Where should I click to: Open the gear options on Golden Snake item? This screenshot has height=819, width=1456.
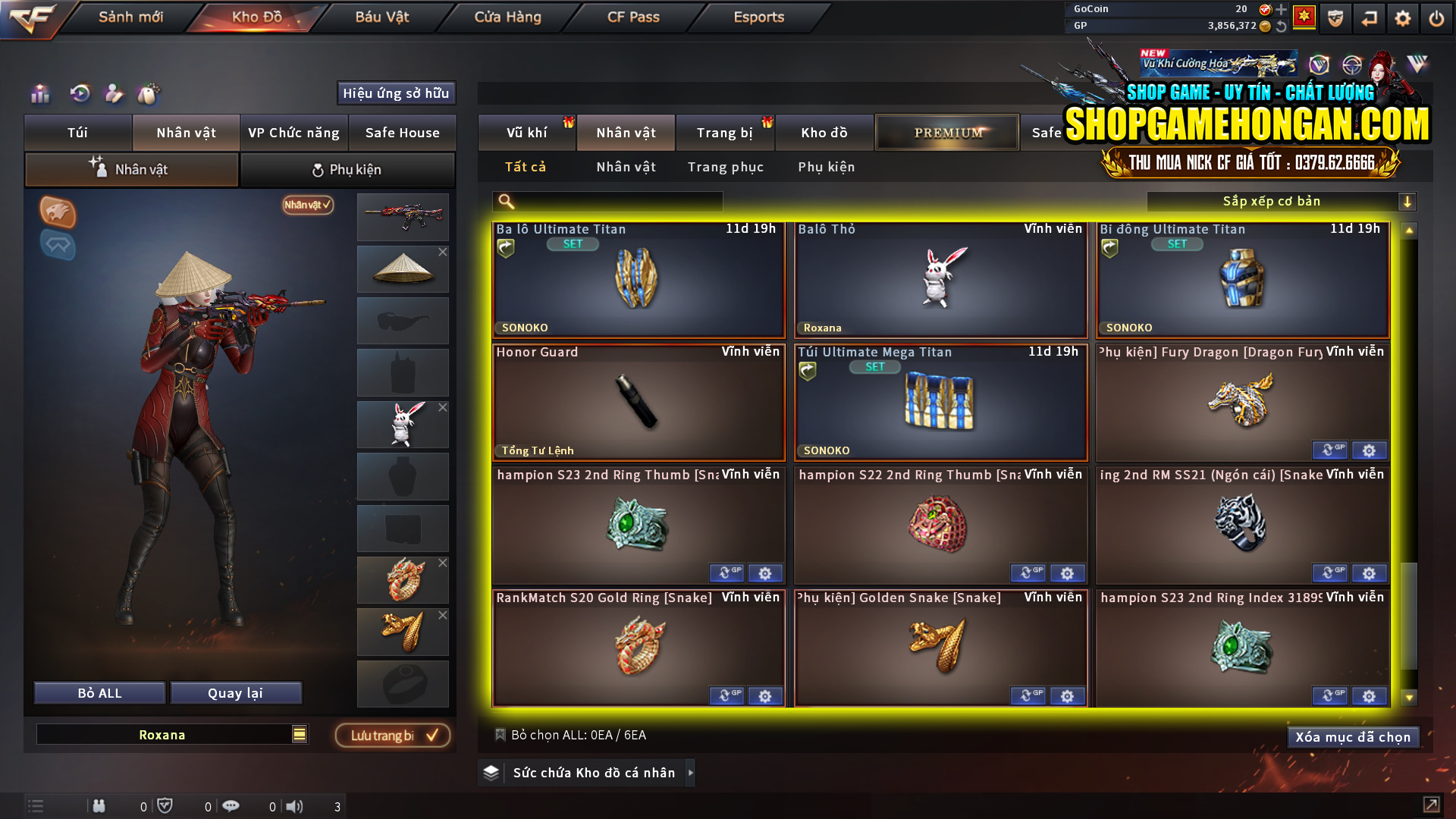[1068, 695]
